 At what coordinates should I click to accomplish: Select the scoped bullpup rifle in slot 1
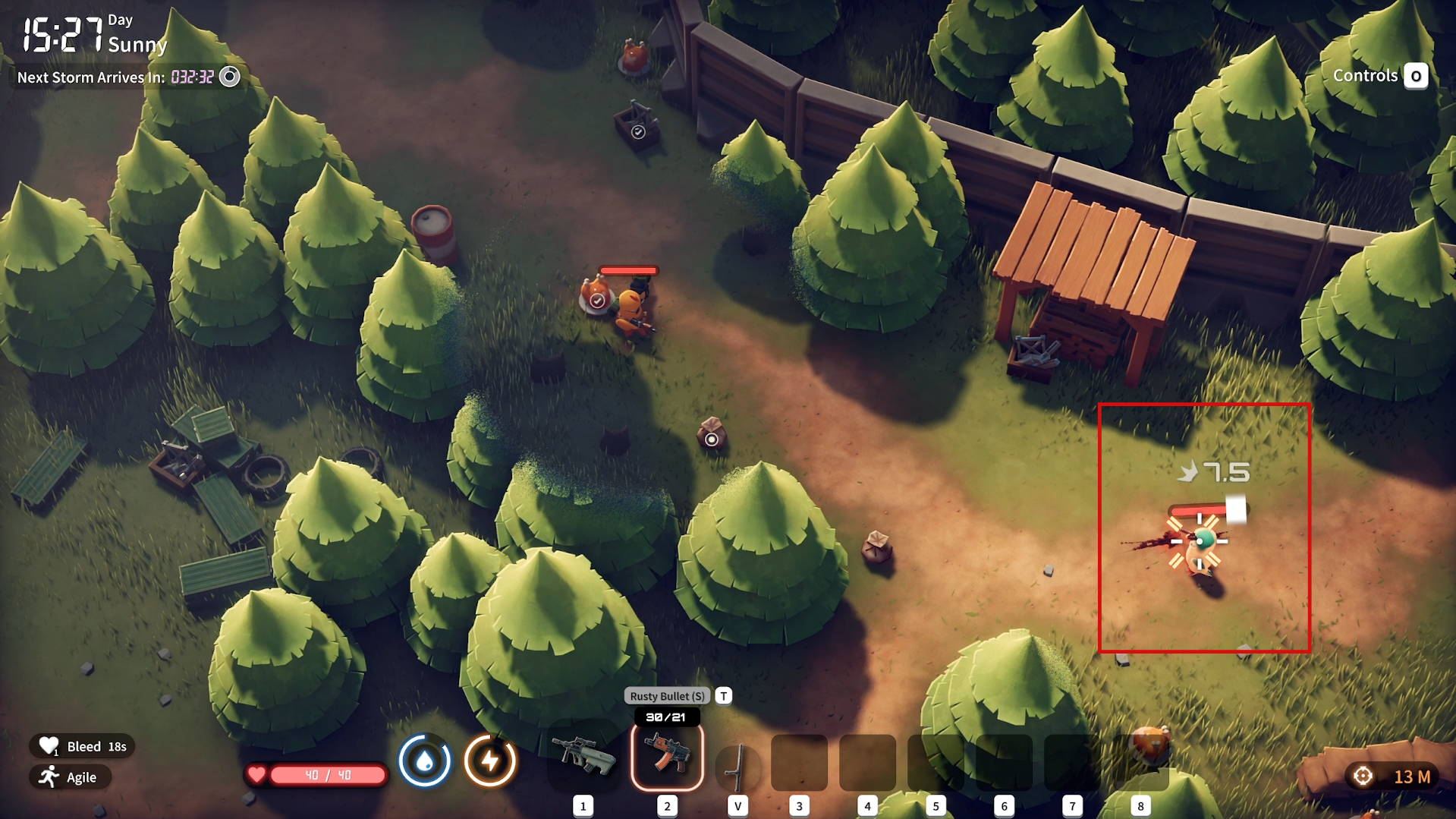[583, 756]
